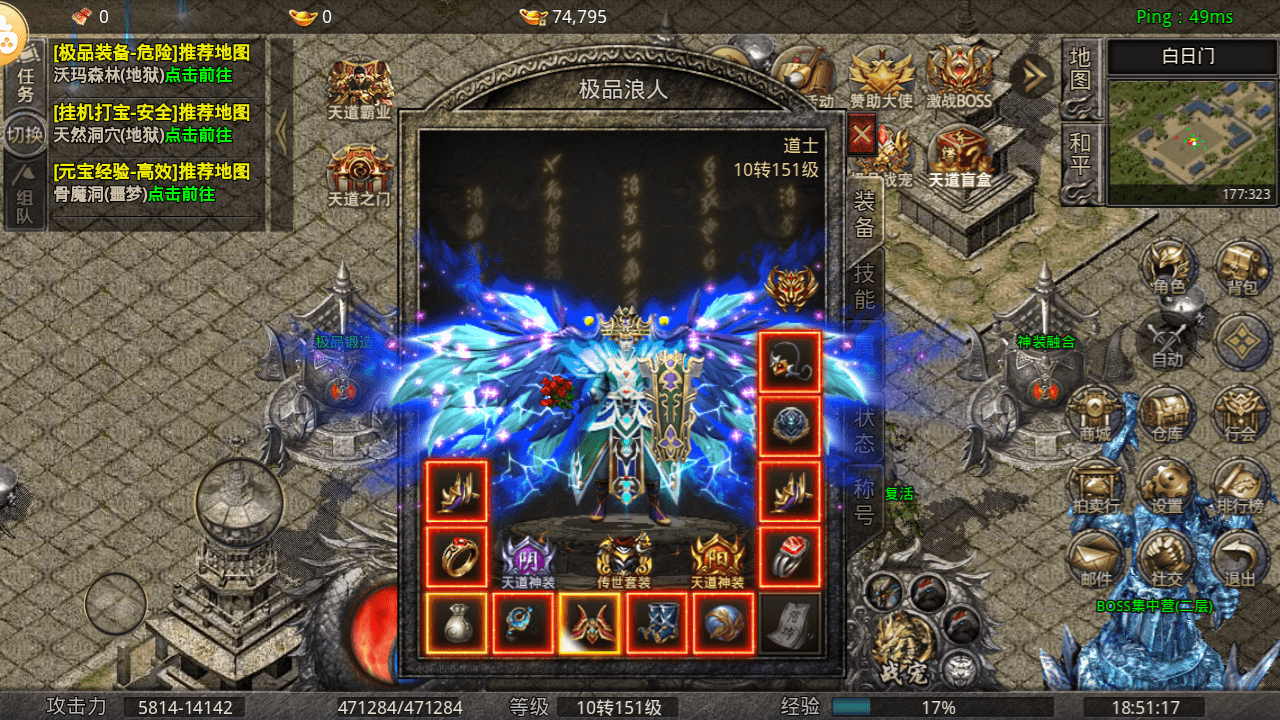Click the 退出 exit button
Viewport: 1280px width, 720px height.
(1241, 559)
